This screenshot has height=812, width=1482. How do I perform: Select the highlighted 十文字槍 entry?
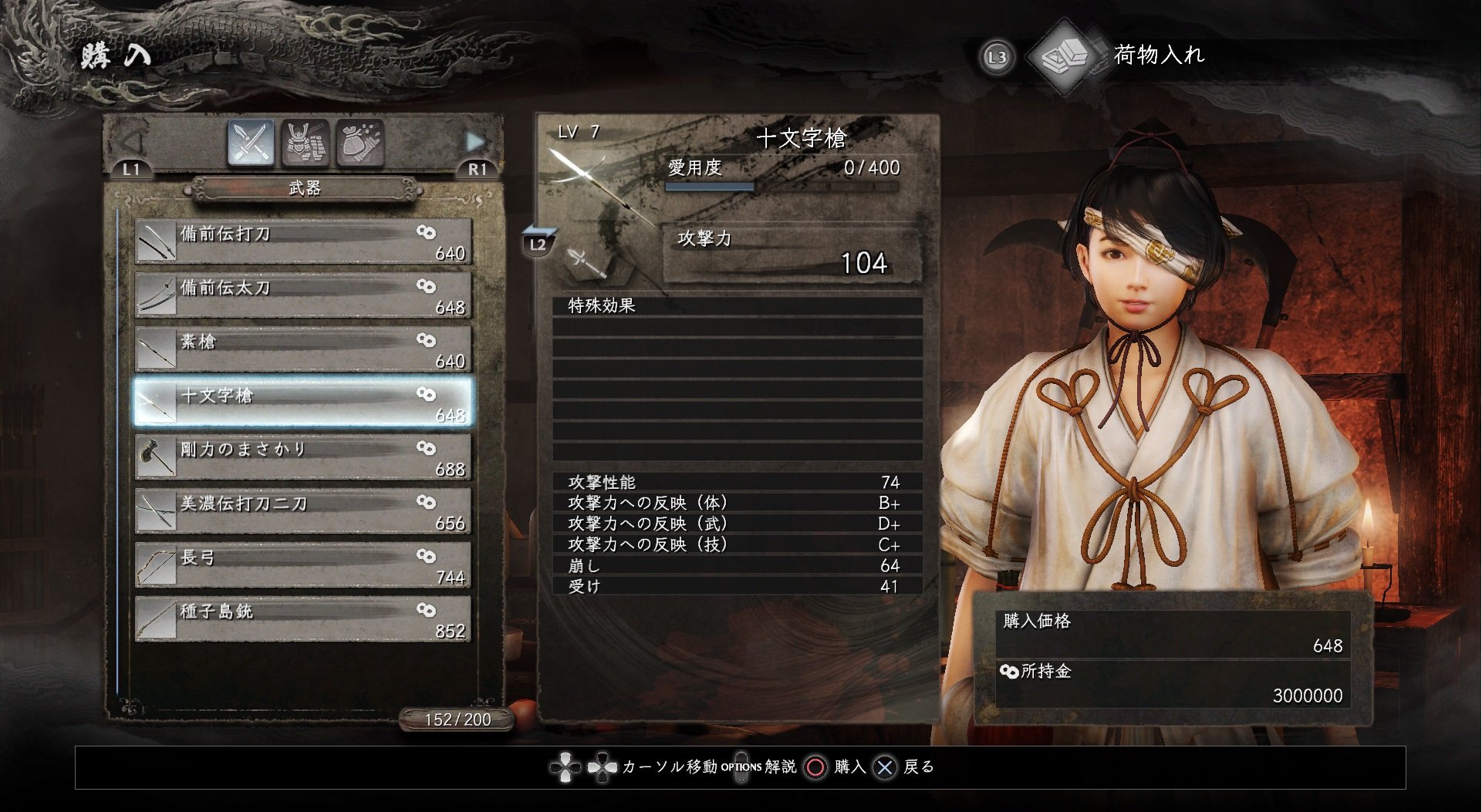click(302, 403)
